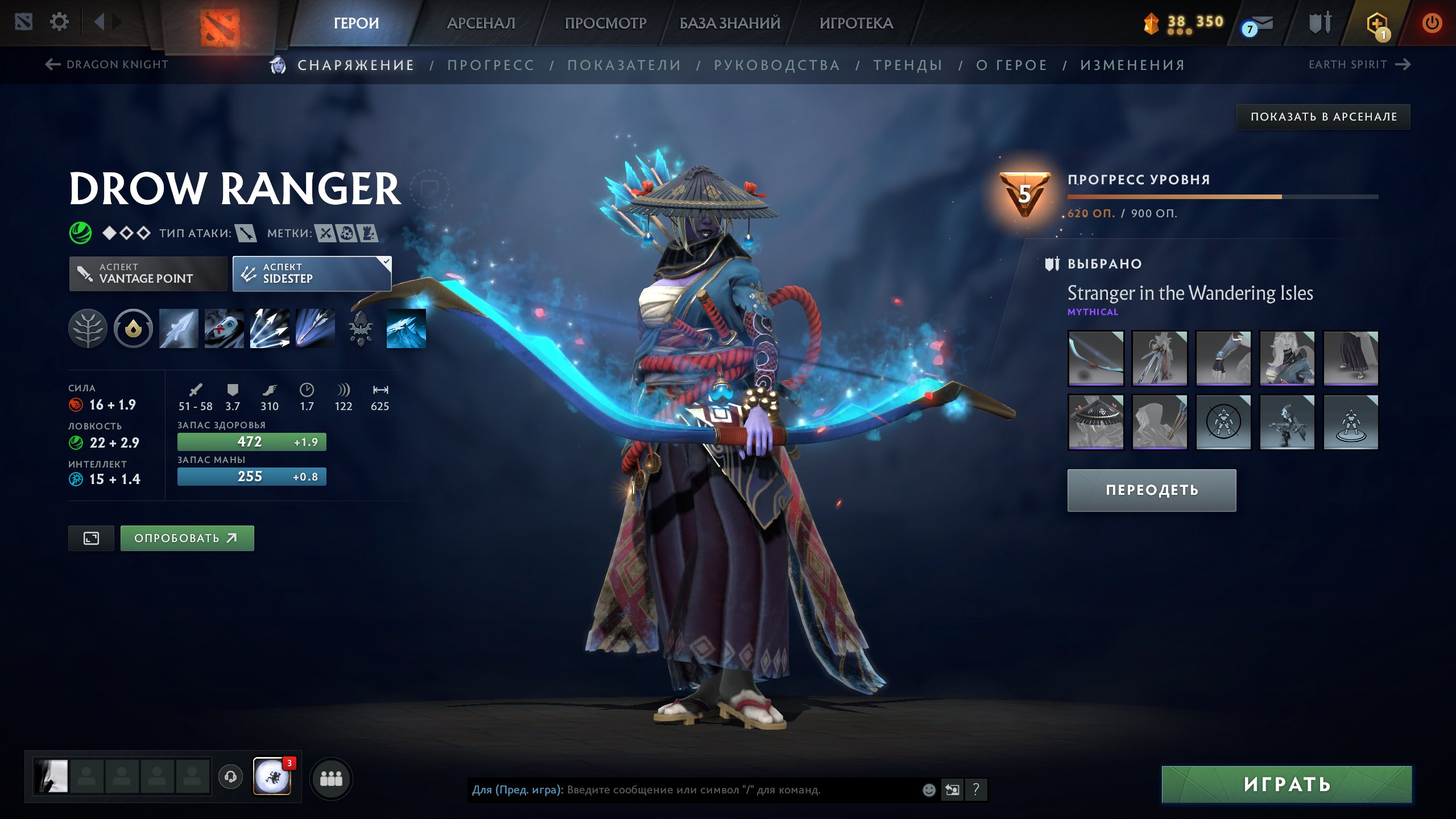Open the АРСЕНАЛ top menu tab

point(481,23)
